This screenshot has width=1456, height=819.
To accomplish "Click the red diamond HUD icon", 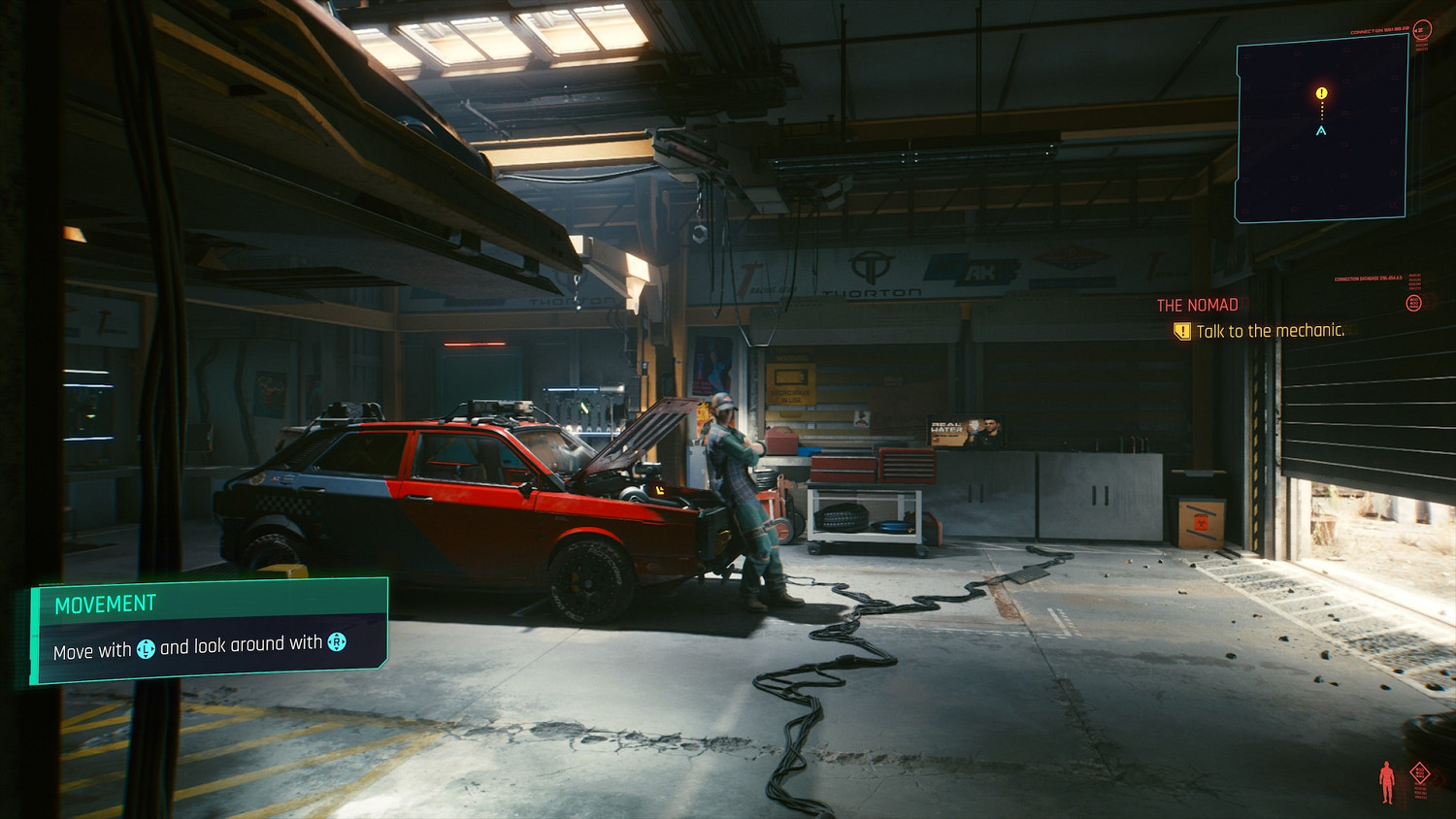I will pos(1420,773).
